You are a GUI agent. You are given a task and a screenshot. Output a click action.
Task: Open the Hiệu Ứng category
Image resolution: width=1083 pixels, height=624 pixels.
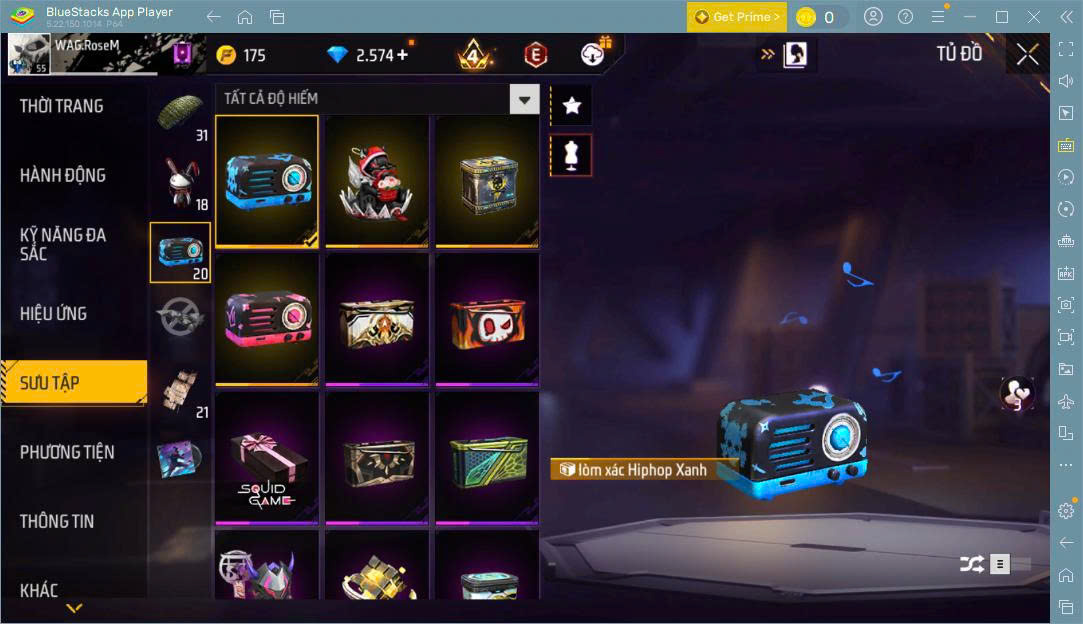(x=54, y=314)
